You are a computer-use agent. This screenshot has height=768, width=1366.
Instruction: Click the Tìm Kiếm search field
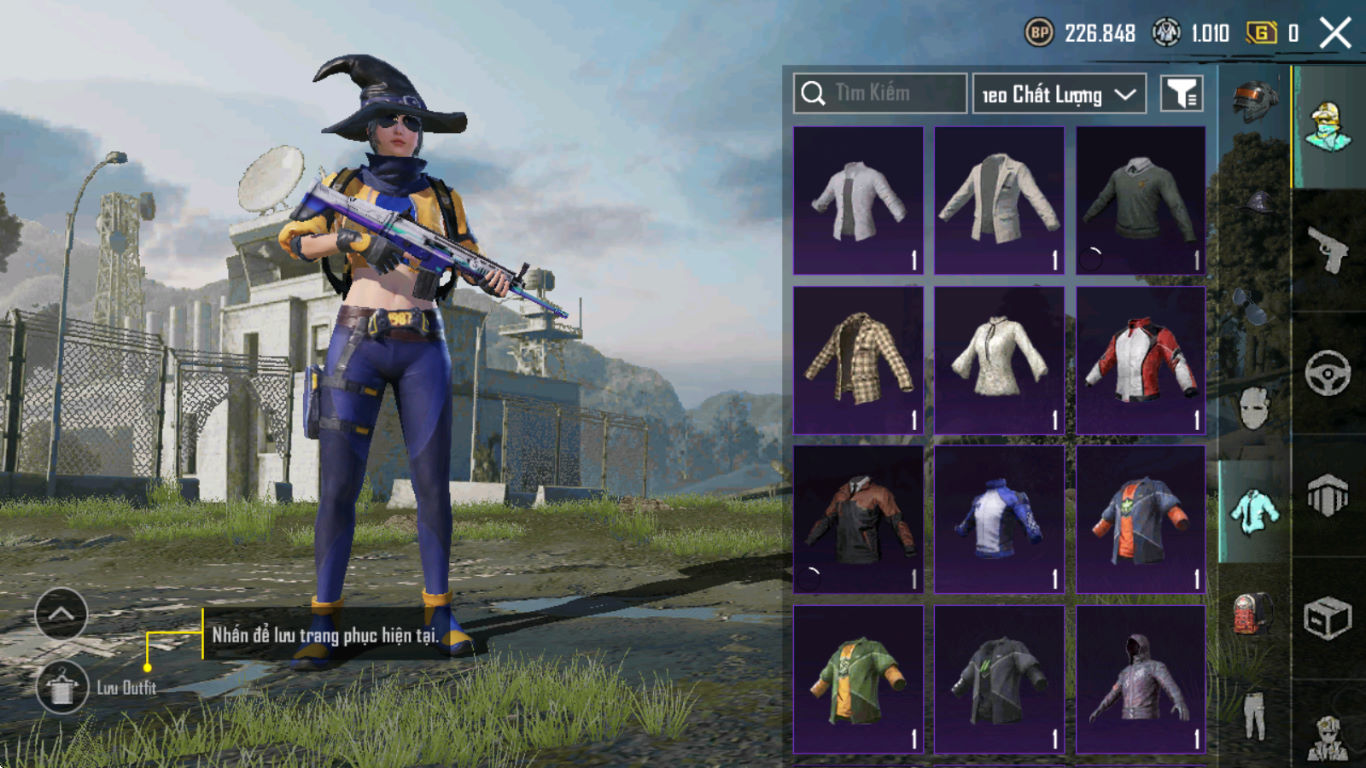pyautogui.click(x=880, y=93)
